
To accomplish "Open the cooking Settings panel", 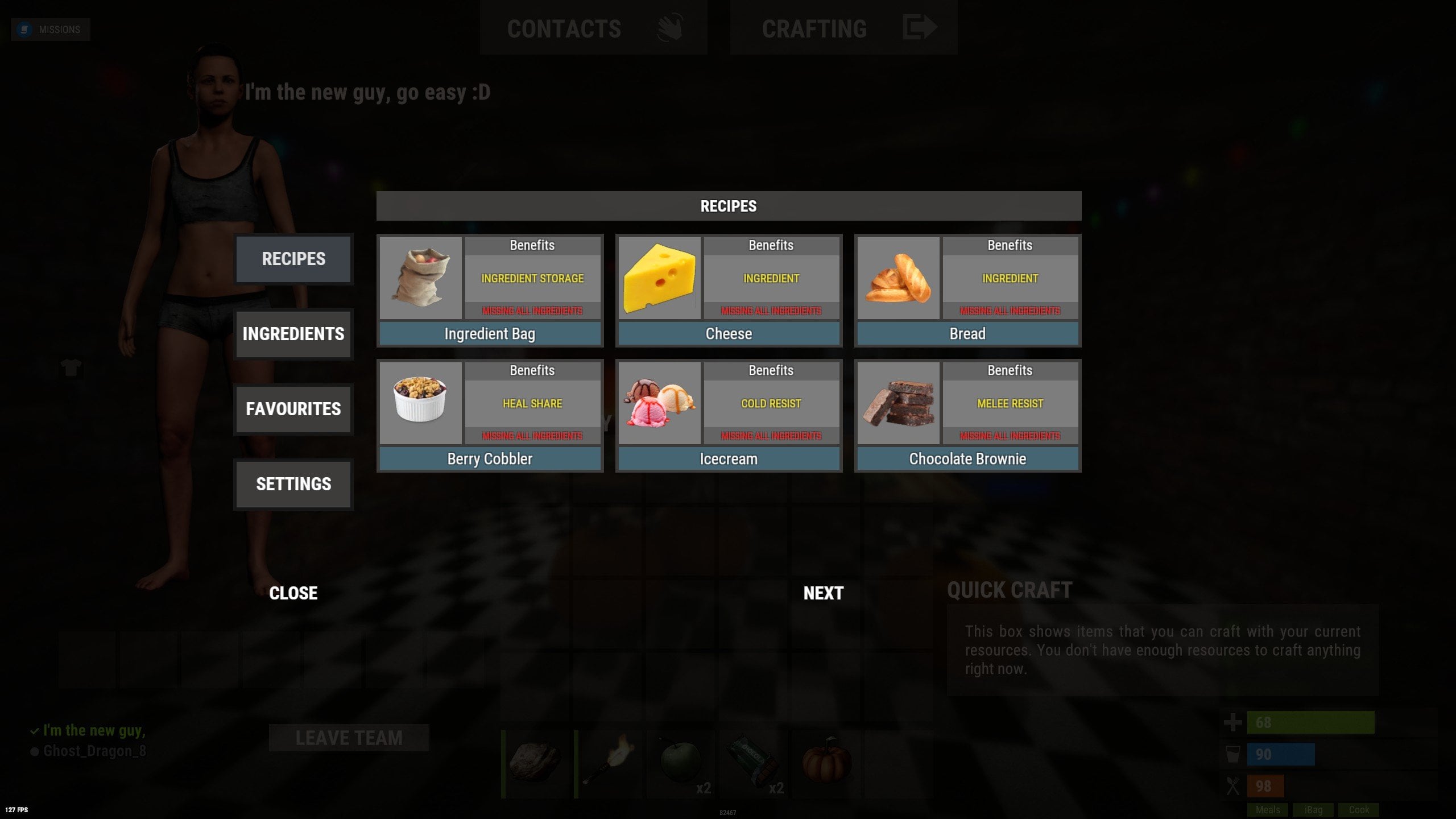I will (x=293, y=484).
